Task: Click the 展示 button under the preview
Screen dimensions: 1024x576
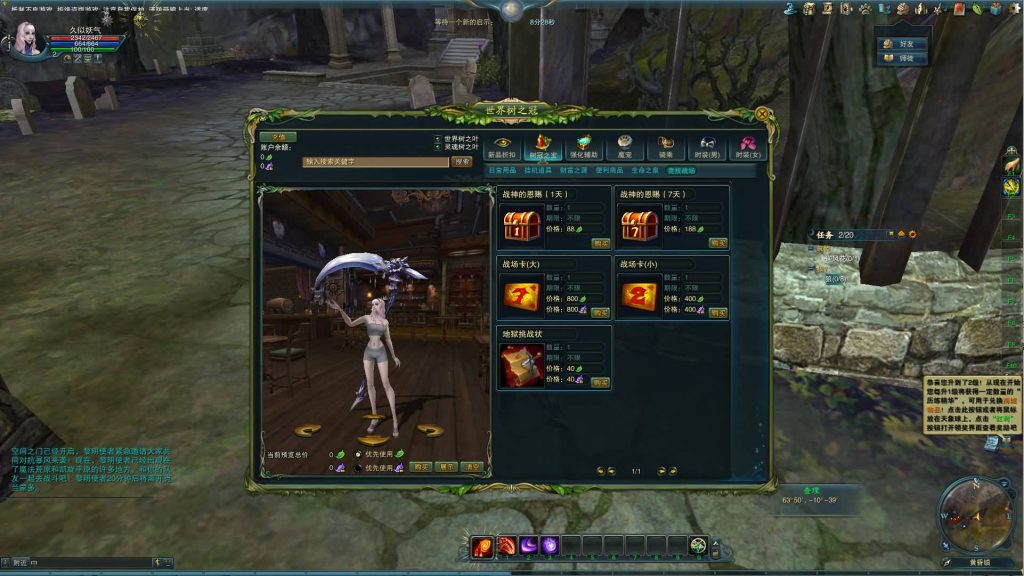Action: tap(446, 467)
